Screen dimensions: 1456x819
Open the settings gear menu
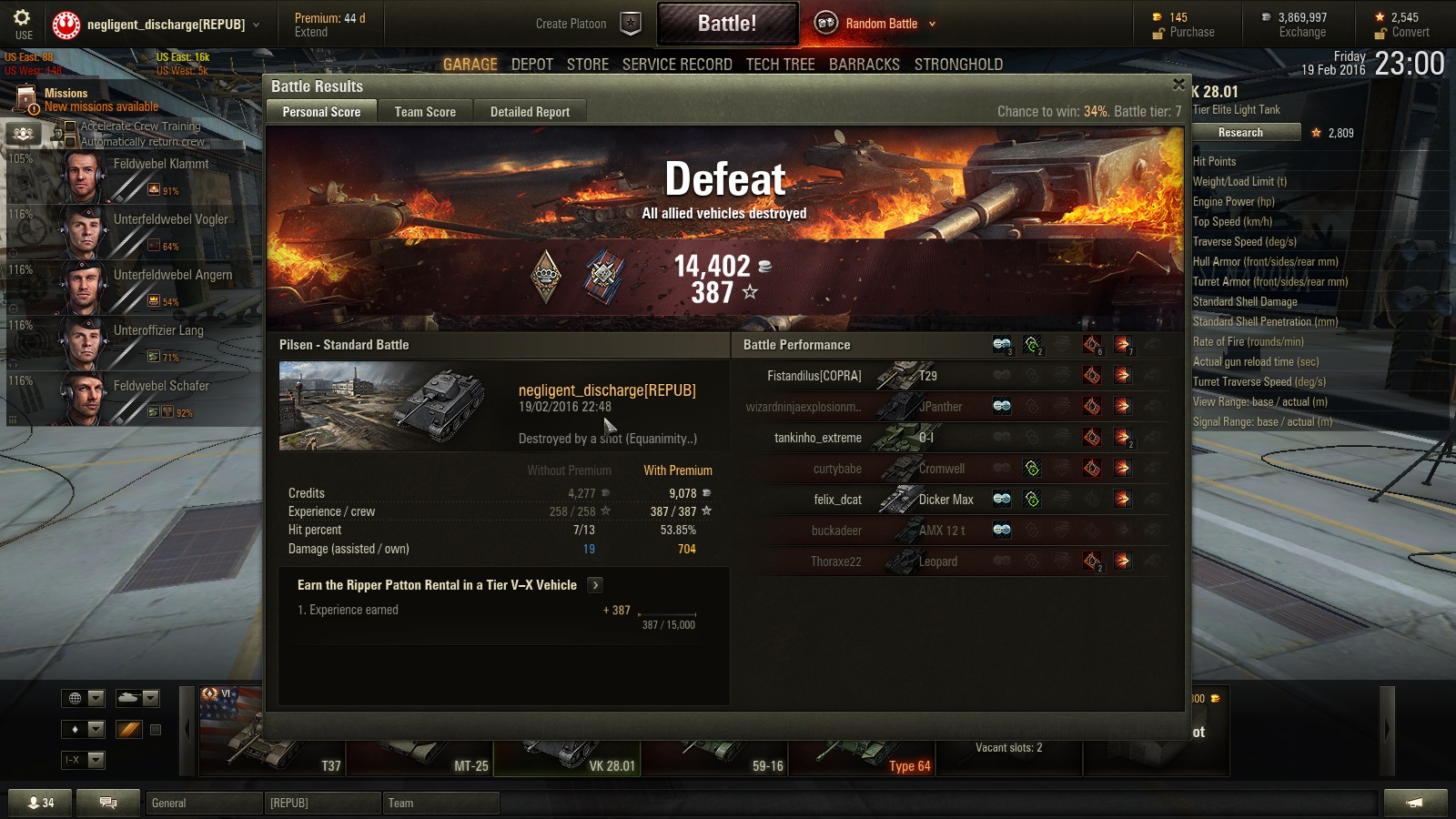click(22, 18)
